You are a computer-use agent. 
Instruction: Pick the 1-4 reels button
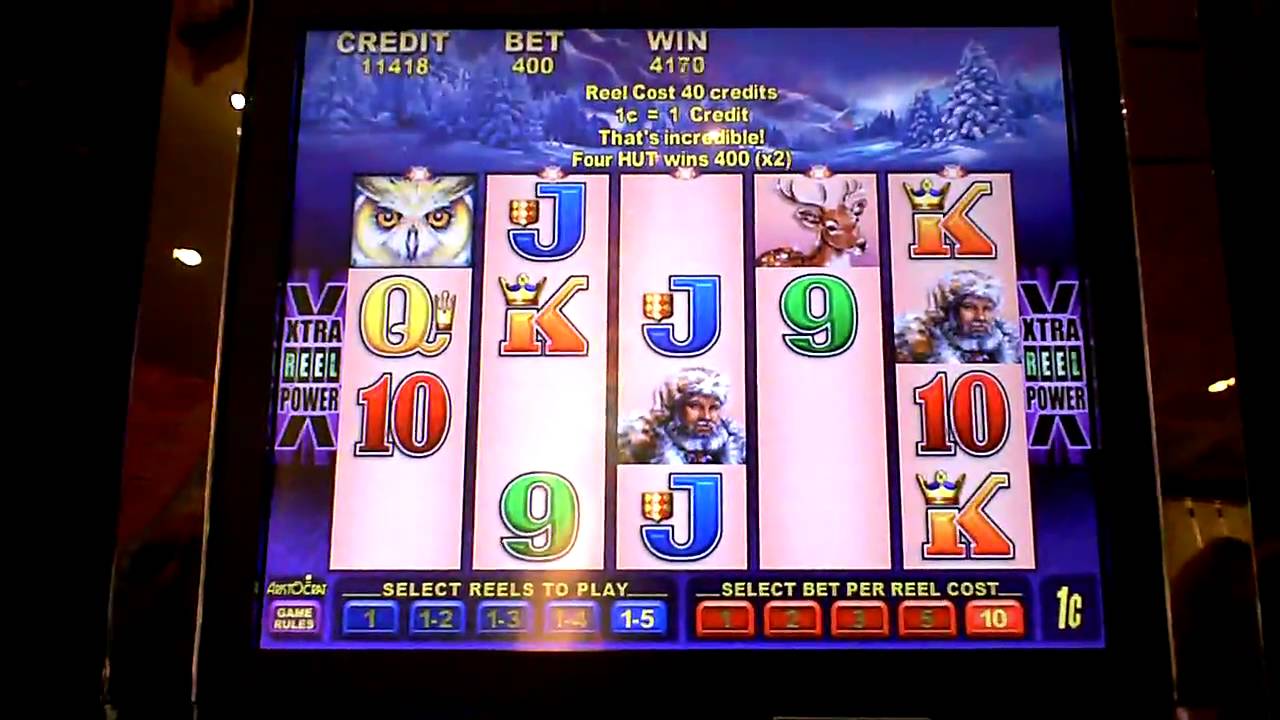[570, 619]
